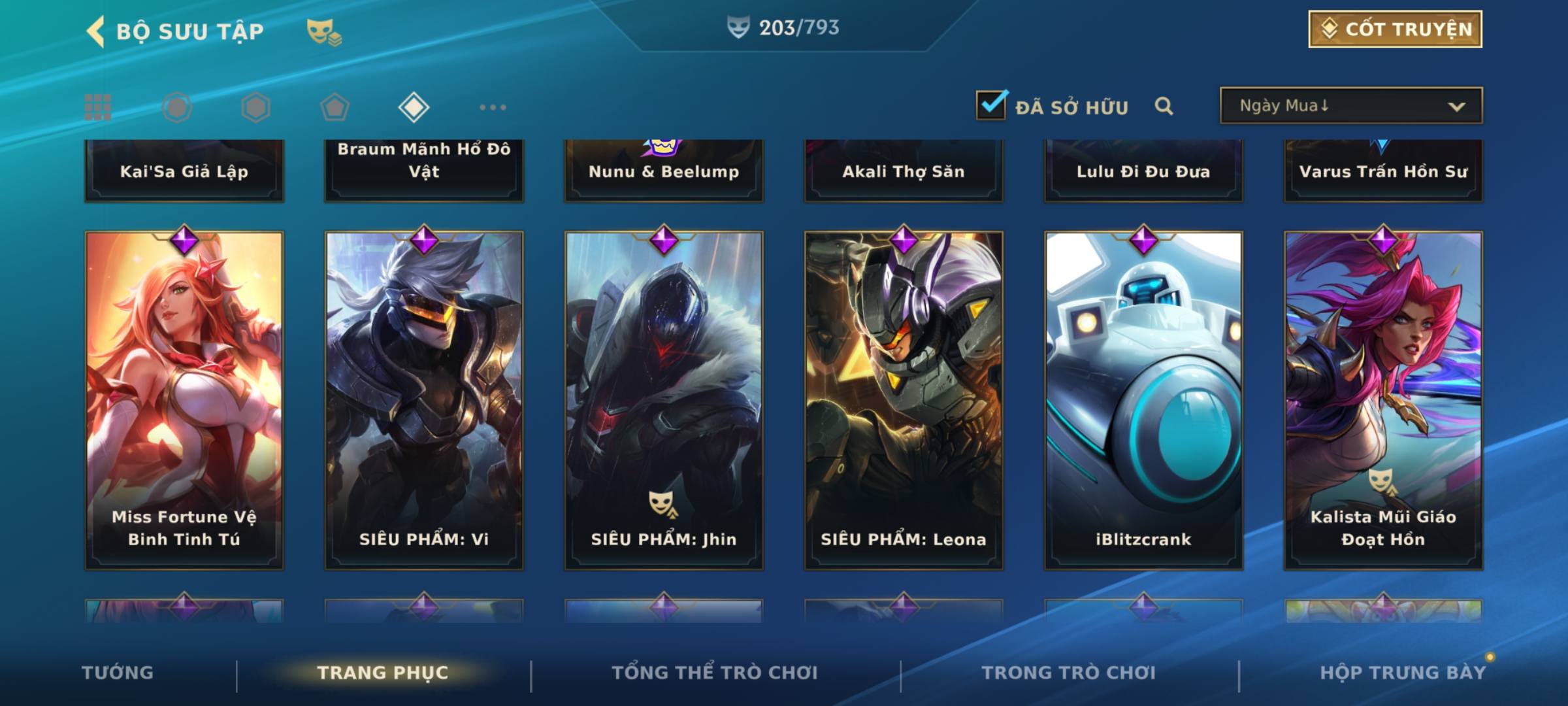This screenshot has height=706, width=1568.
Task: Go back from Bộ Sưu Tập
Action: (x=96, y=31)
